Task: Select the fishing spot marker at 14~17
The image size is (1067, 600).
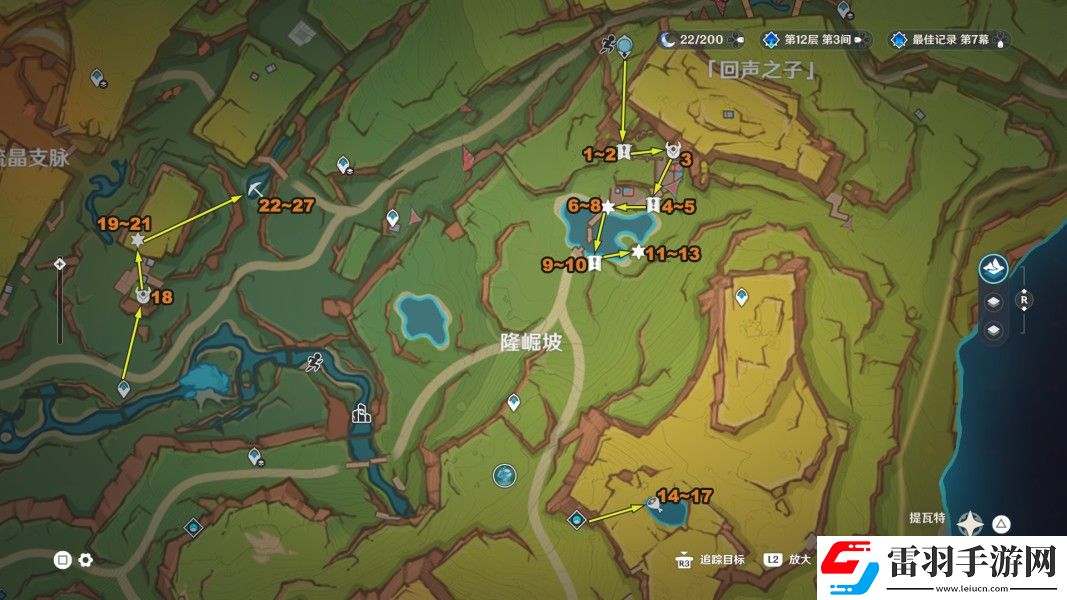Action: click(654, 504)
